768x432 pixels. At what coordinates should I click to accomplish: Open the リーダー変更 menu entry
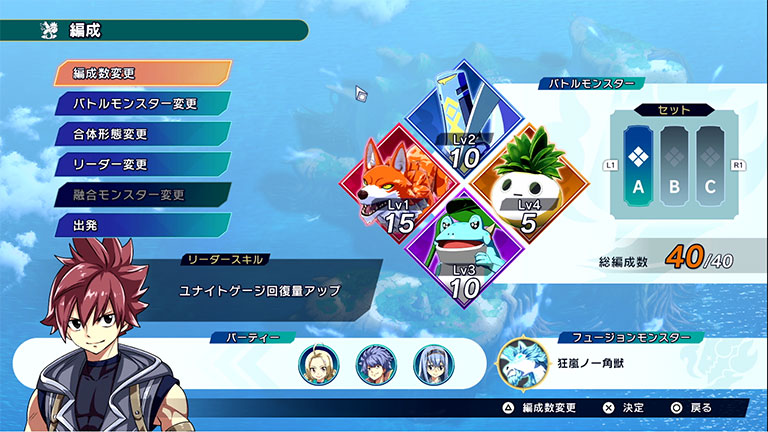143,163
